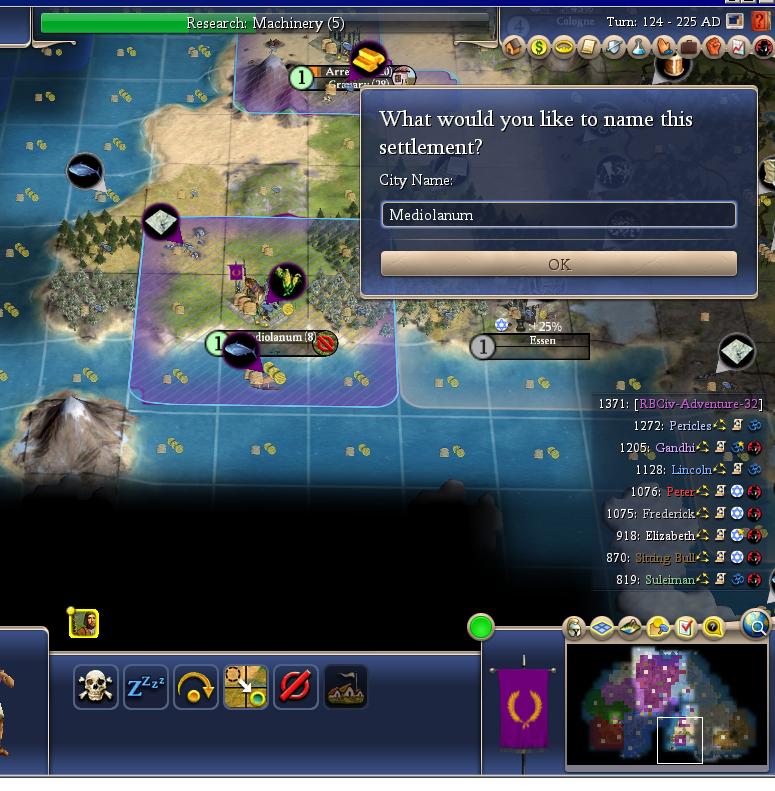Select the settler unit portrait

point(84,624)
